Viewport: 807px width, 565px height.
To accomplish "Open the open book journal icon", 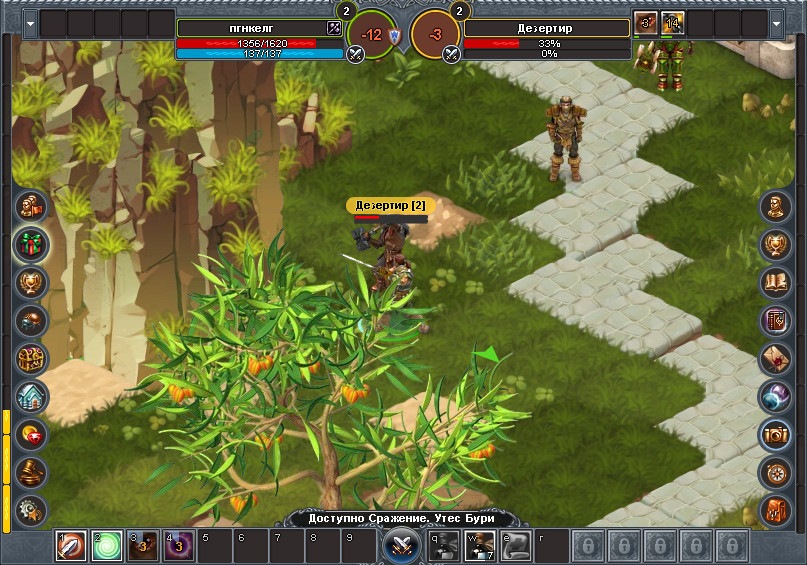I will click(776, 282).
